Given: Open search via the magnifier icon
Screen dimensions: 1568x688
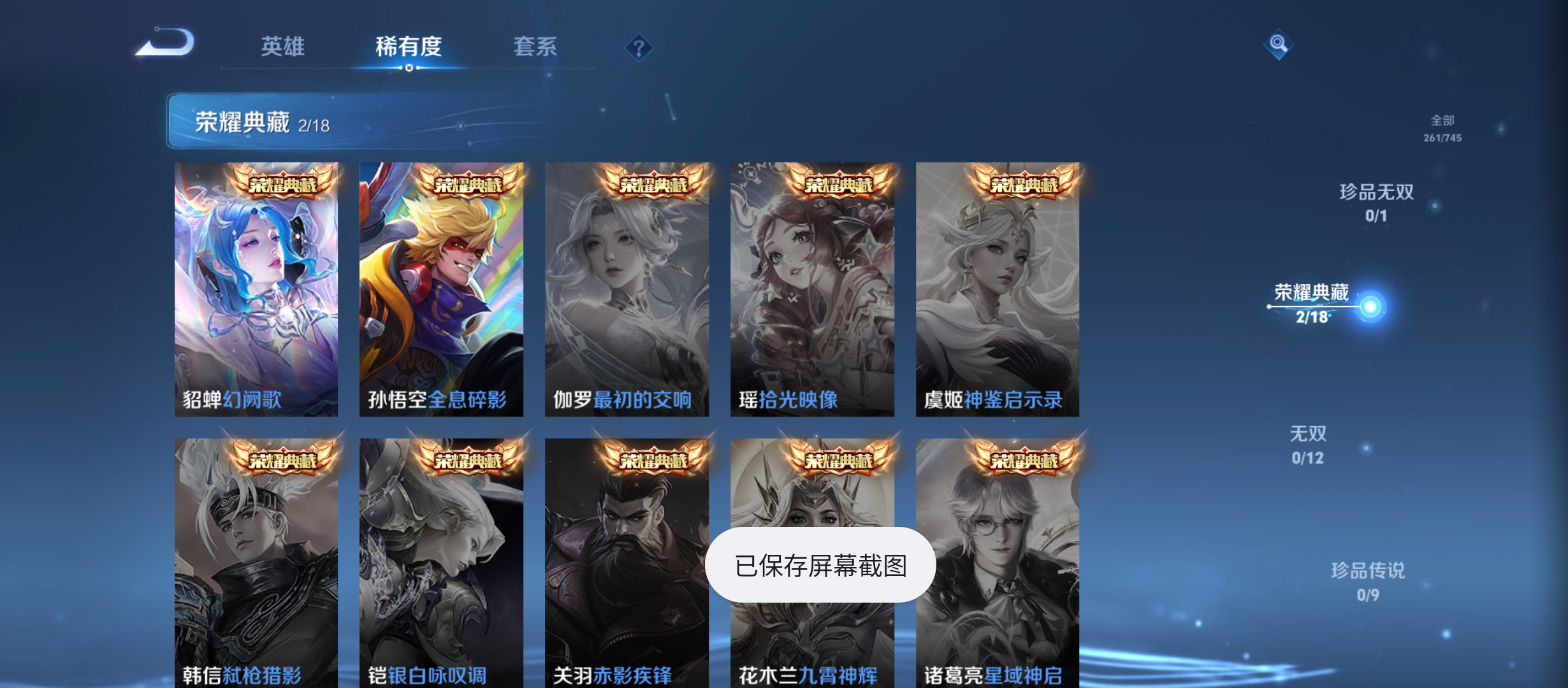Looking at the screenshot, I should pyautogui.click(x=1278, y=45).
